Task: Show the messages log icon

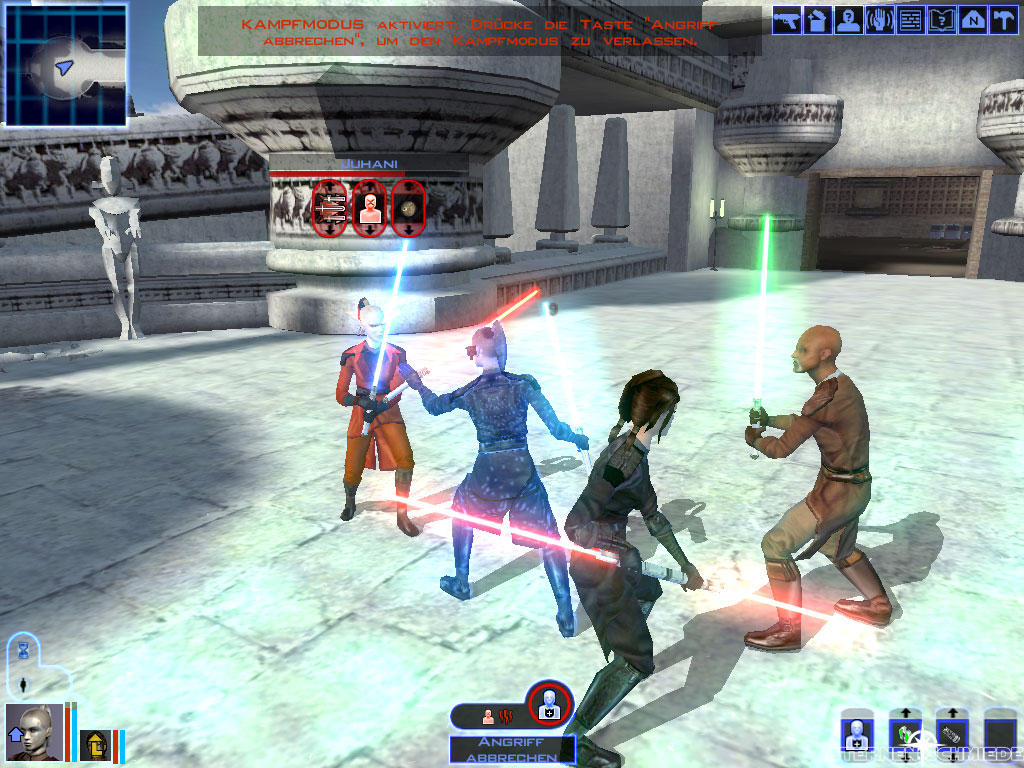Action: [910, 20]
